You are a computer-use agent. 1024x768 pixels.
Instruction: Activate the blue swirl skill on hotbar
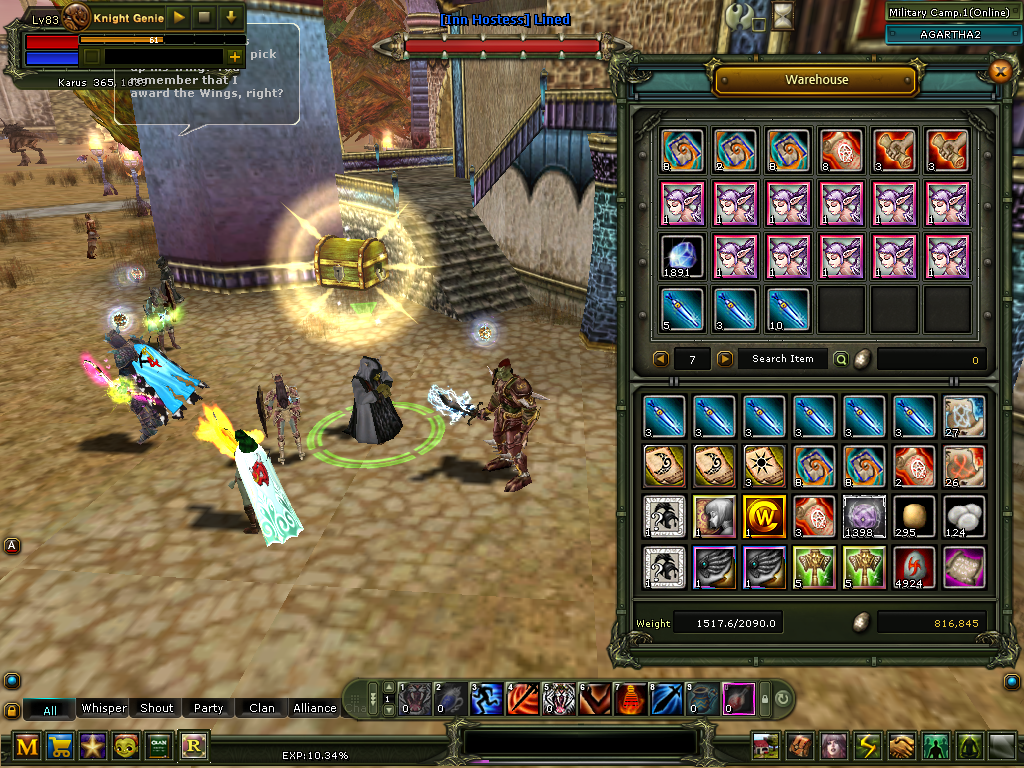tap(486, 697)
